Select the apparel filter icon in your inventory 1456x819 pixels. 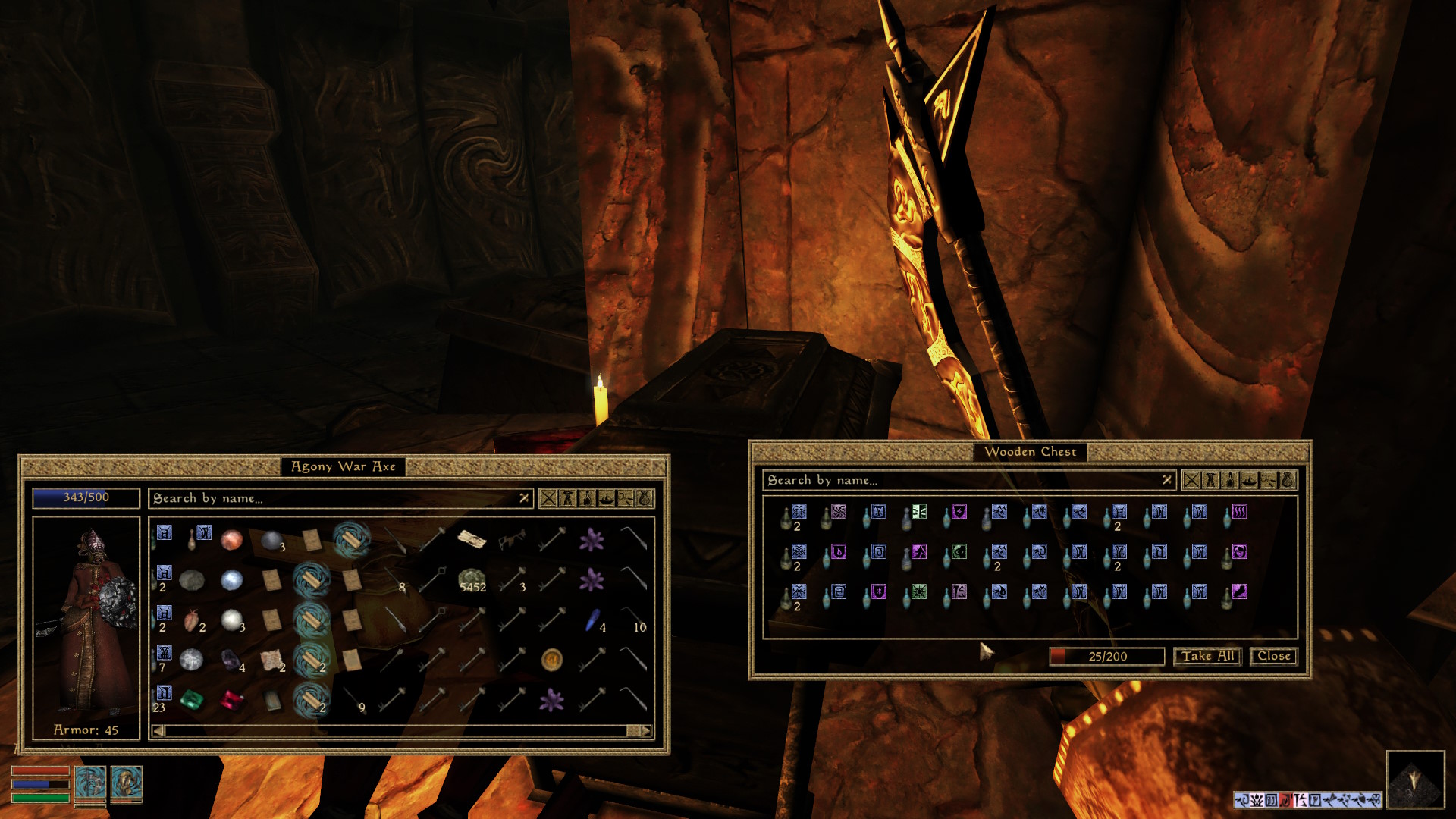pyautogui.click(x=567, y=498)
